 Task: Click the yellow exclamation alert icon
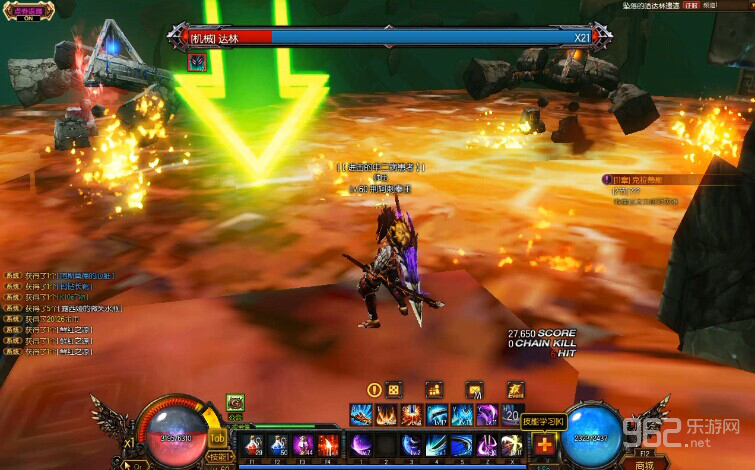click(x=374, y=390)
